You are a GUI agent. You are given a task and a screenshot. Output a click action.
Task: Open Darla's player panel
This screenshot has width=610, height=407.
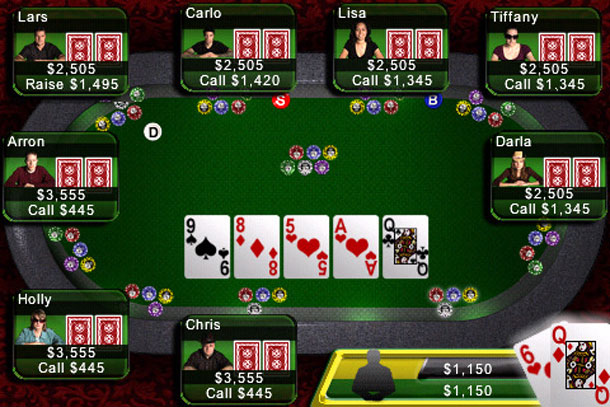click(x=550, y=175)
